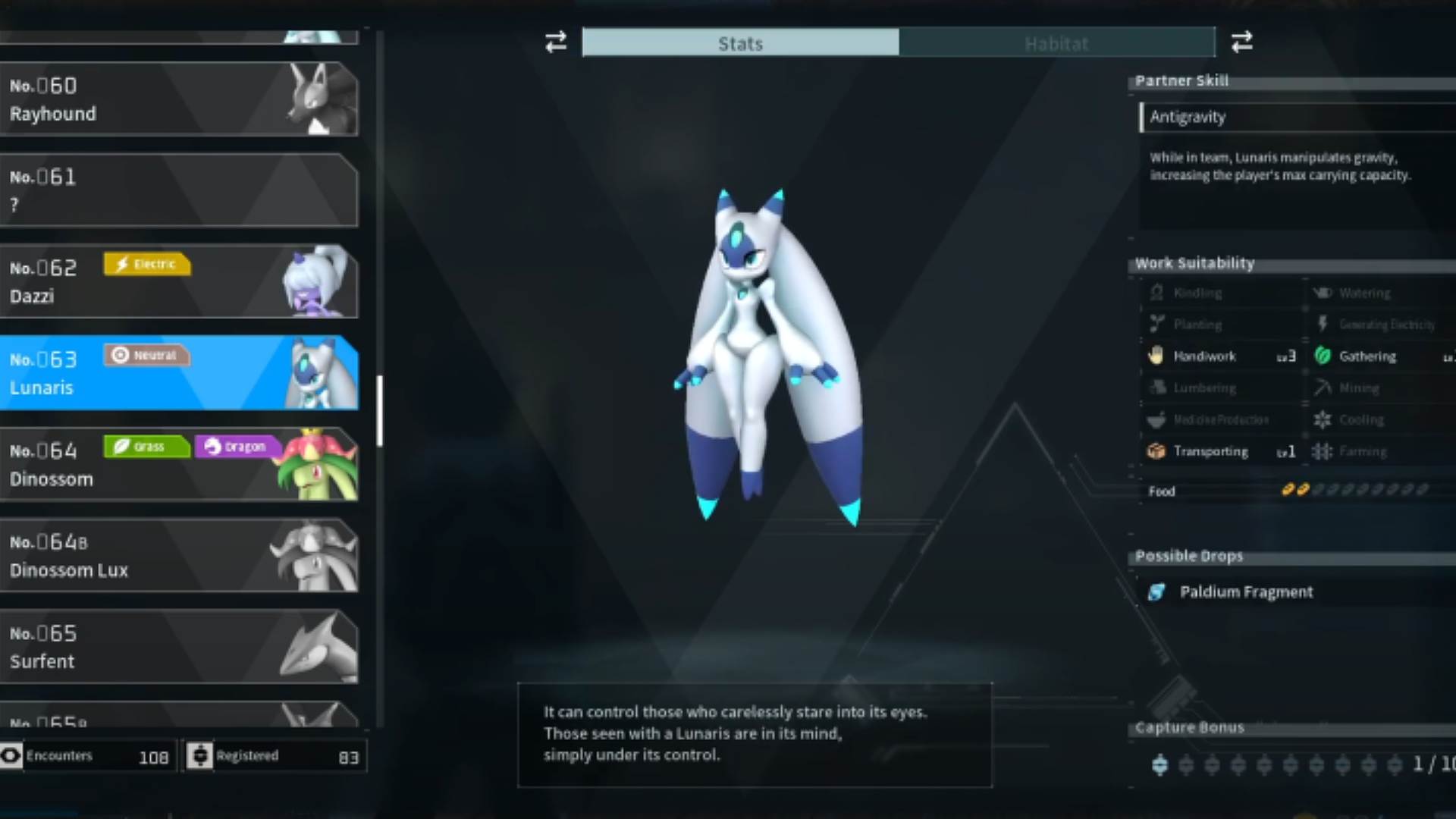Select the Paldium Fragment drop row
The image size is (1456, 819).
tap(1245, 592)
